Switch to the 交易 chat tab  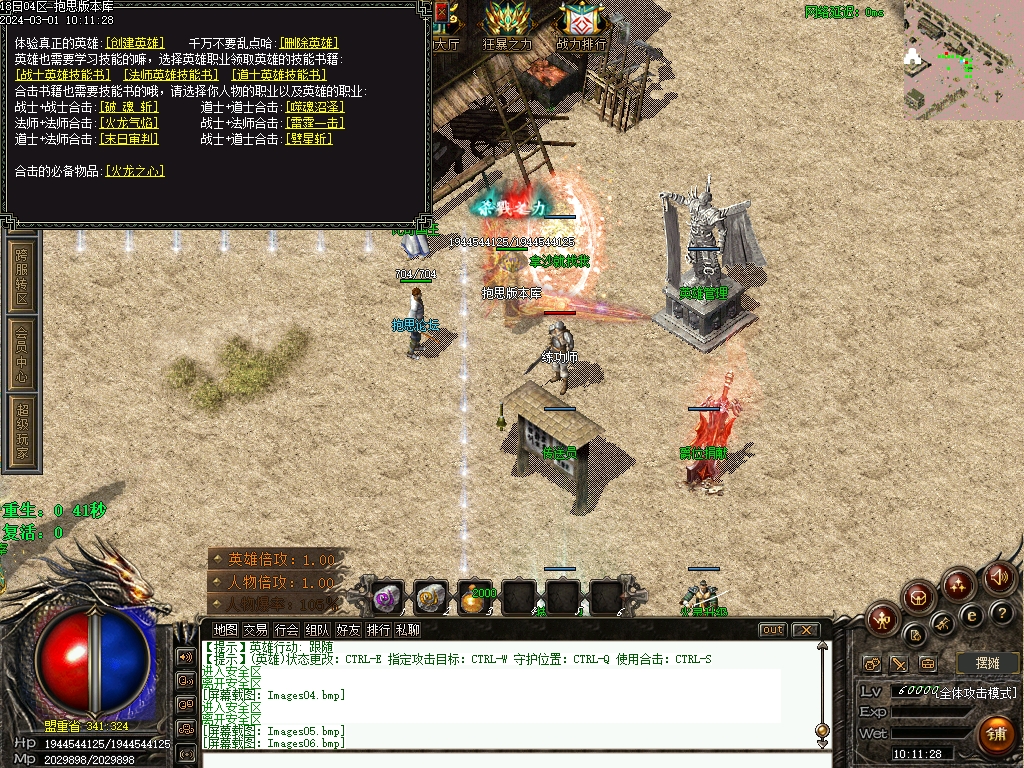pyautogui.click(x=256, y=630)
